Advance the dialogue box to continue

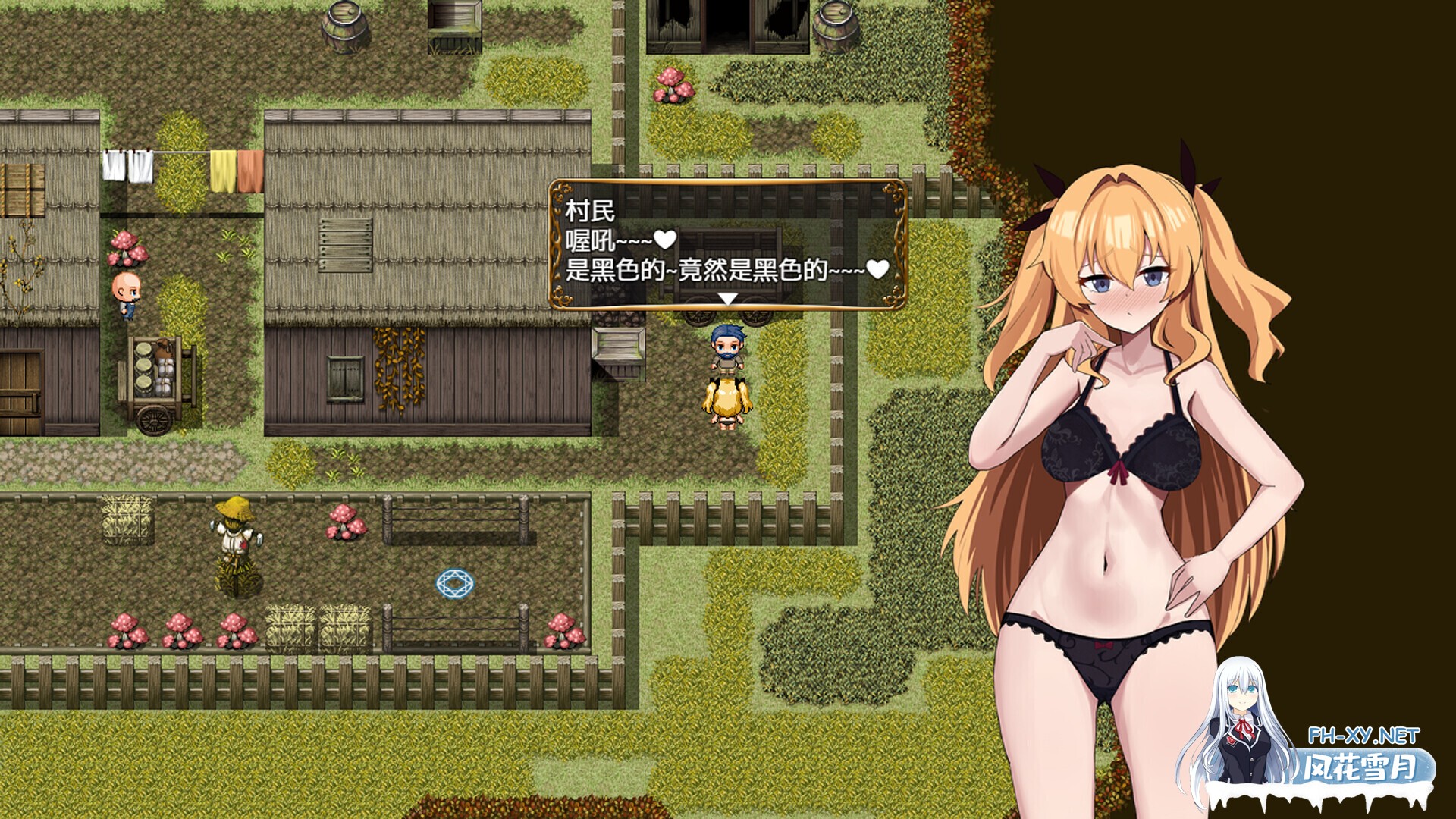pyautogui.click(x=726, y=243)
